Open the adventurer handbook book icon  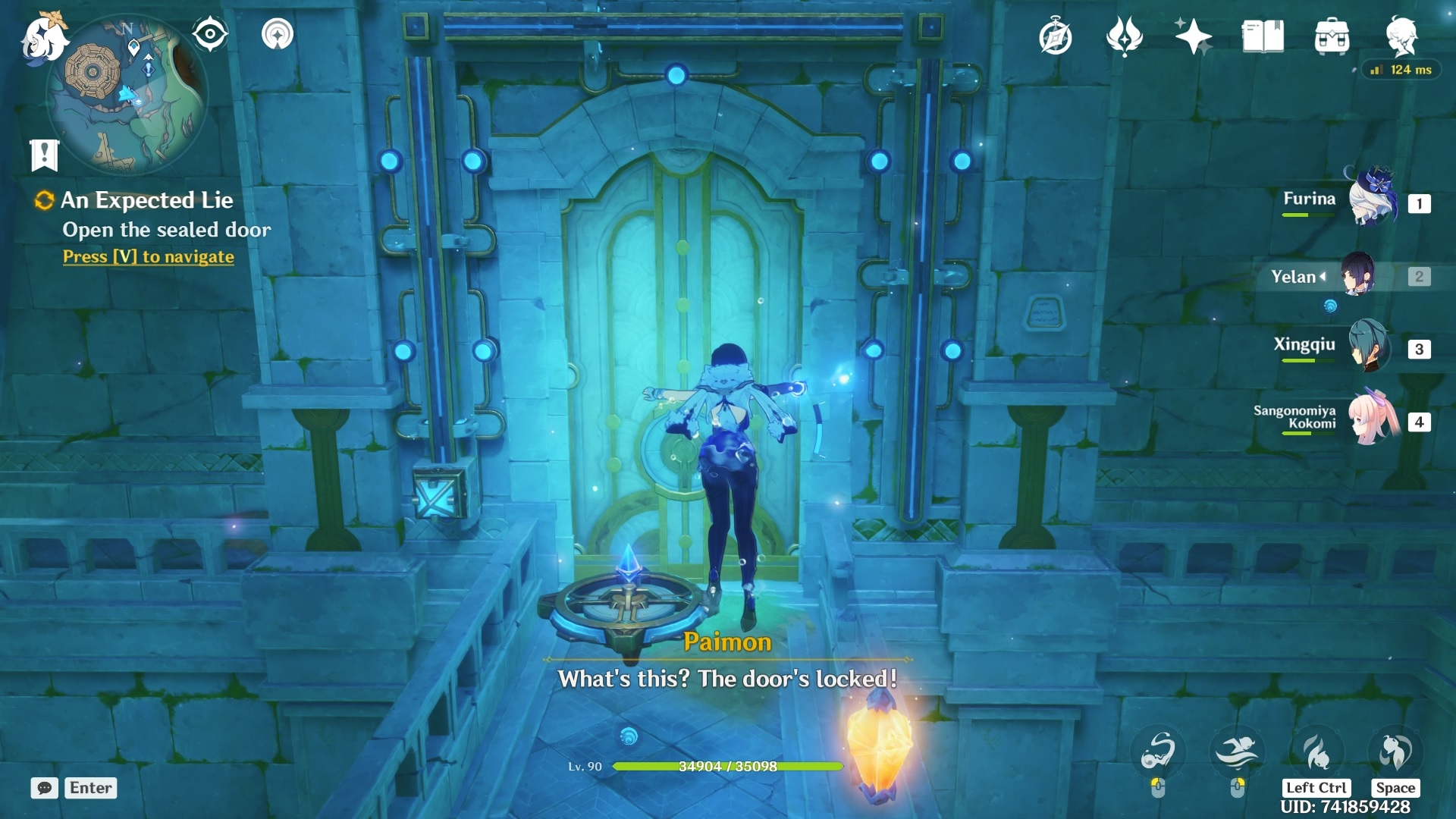[x=1263, y=36]
